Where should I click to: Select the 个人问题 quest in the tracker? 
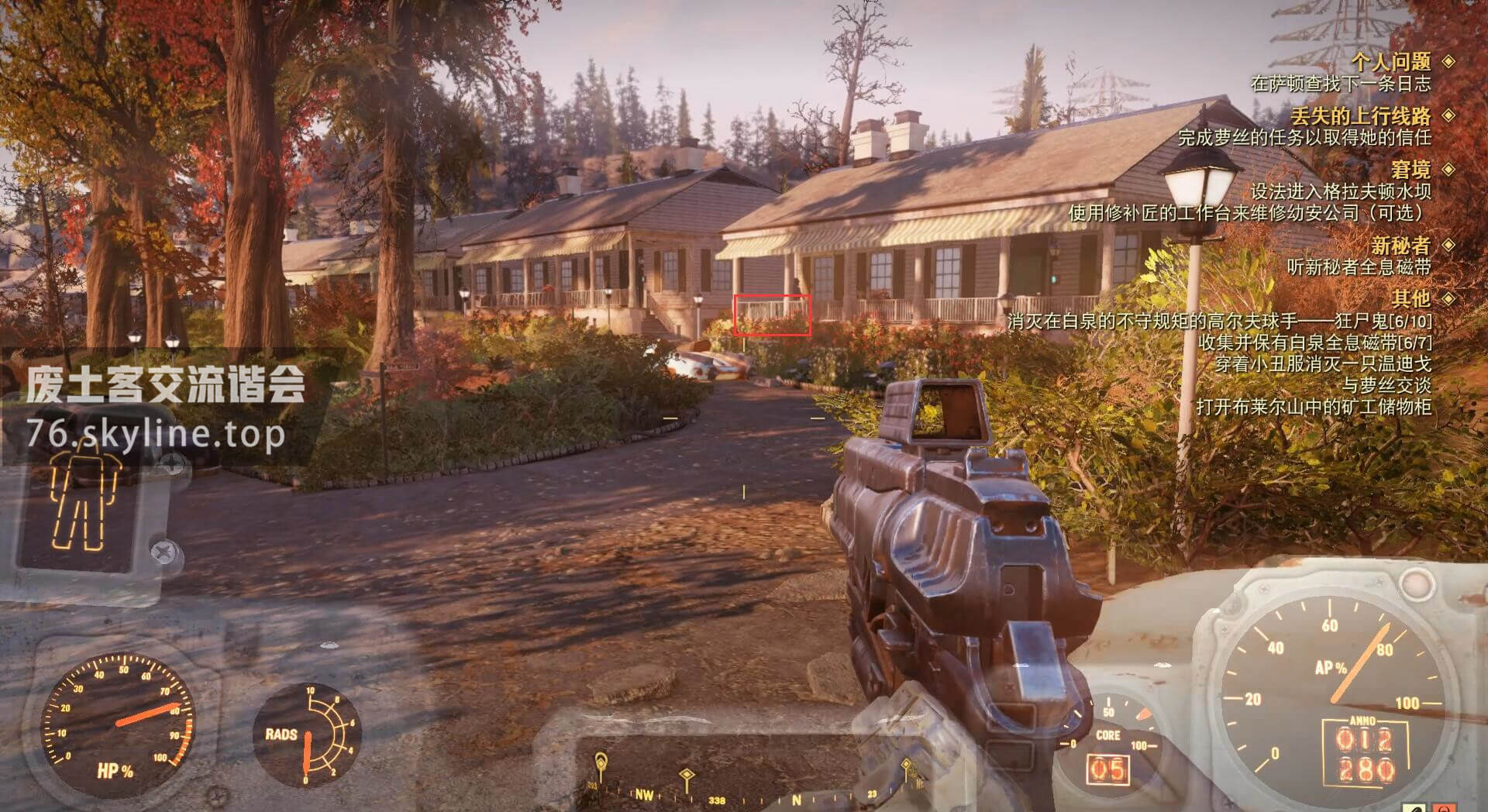click(1390, 61)
